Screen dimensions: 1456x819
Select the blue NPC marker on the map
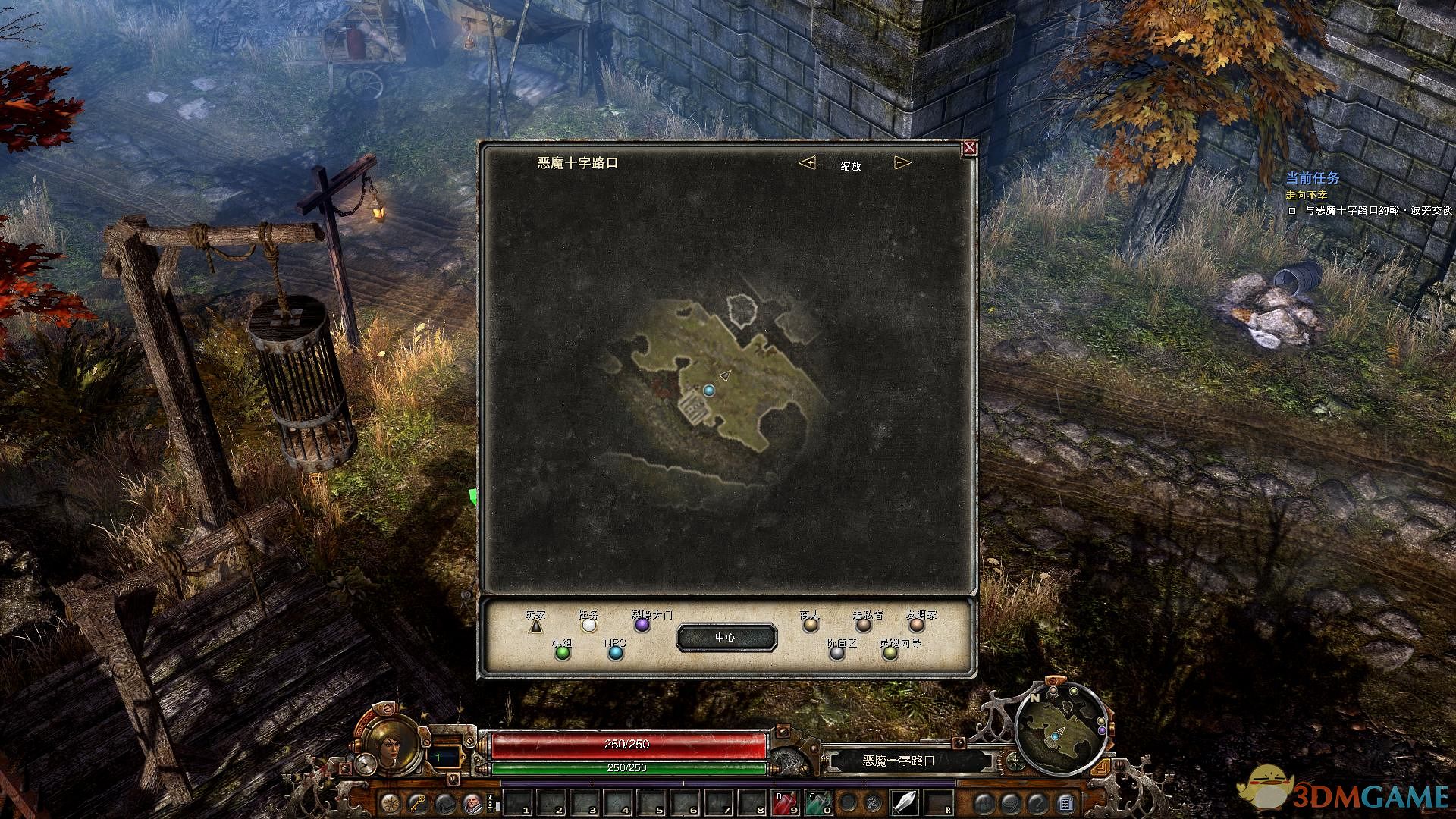tap(709, 391)
